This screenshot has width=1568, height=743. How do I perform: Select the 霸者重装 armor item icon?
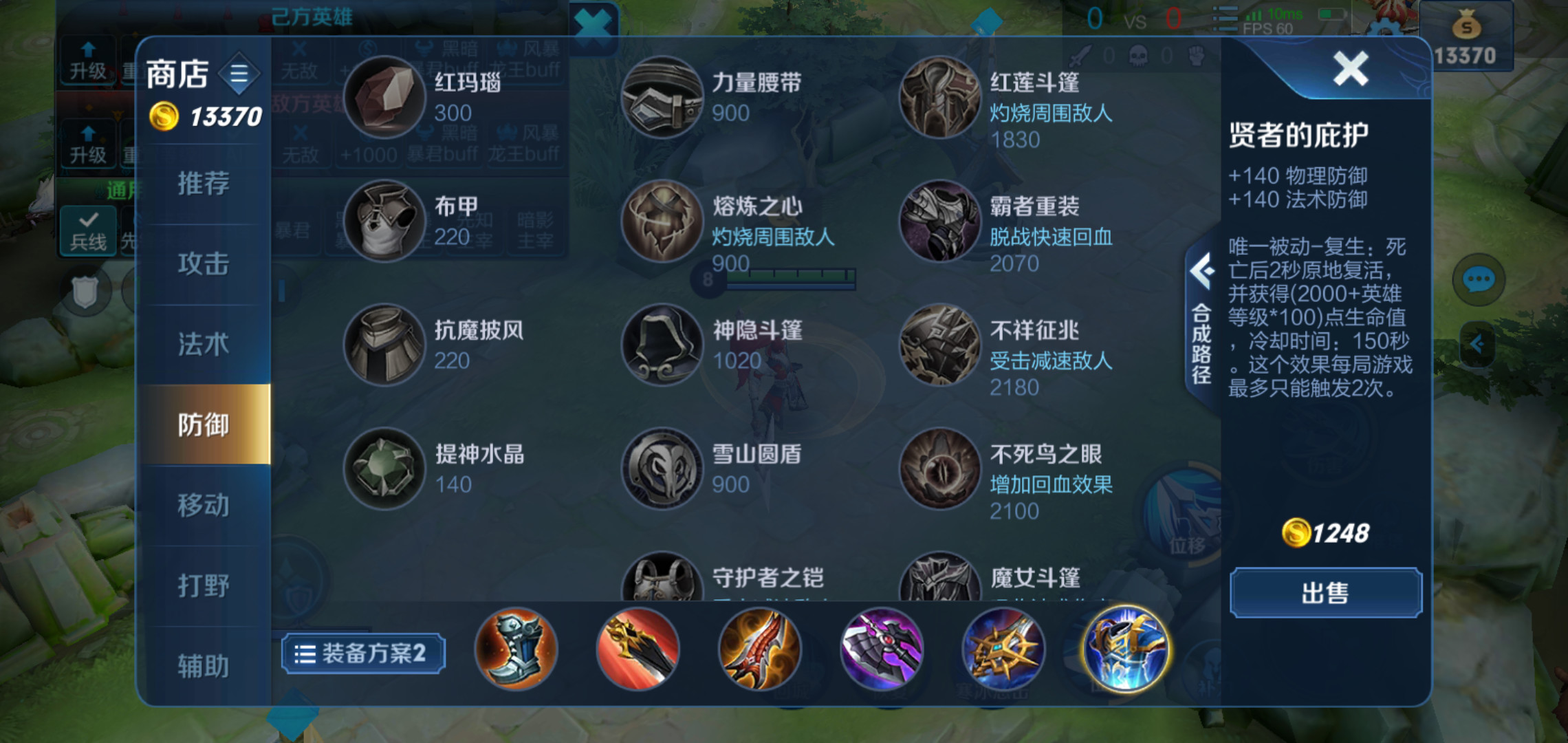coord(939,222)
